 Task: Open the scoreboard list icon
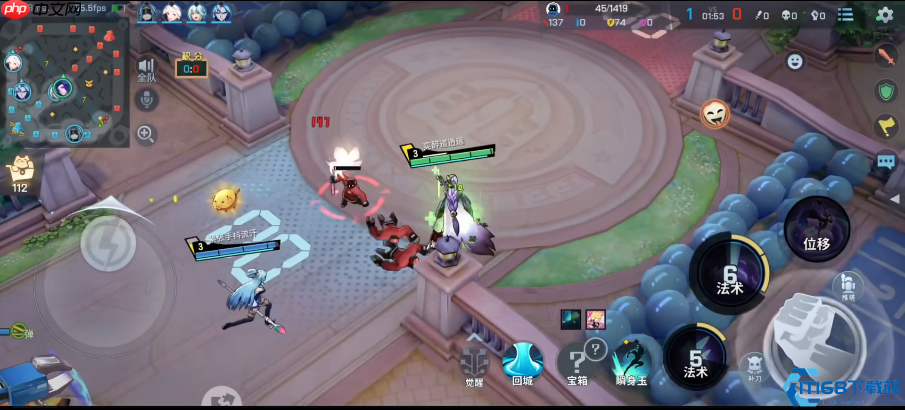pos(846,15)
